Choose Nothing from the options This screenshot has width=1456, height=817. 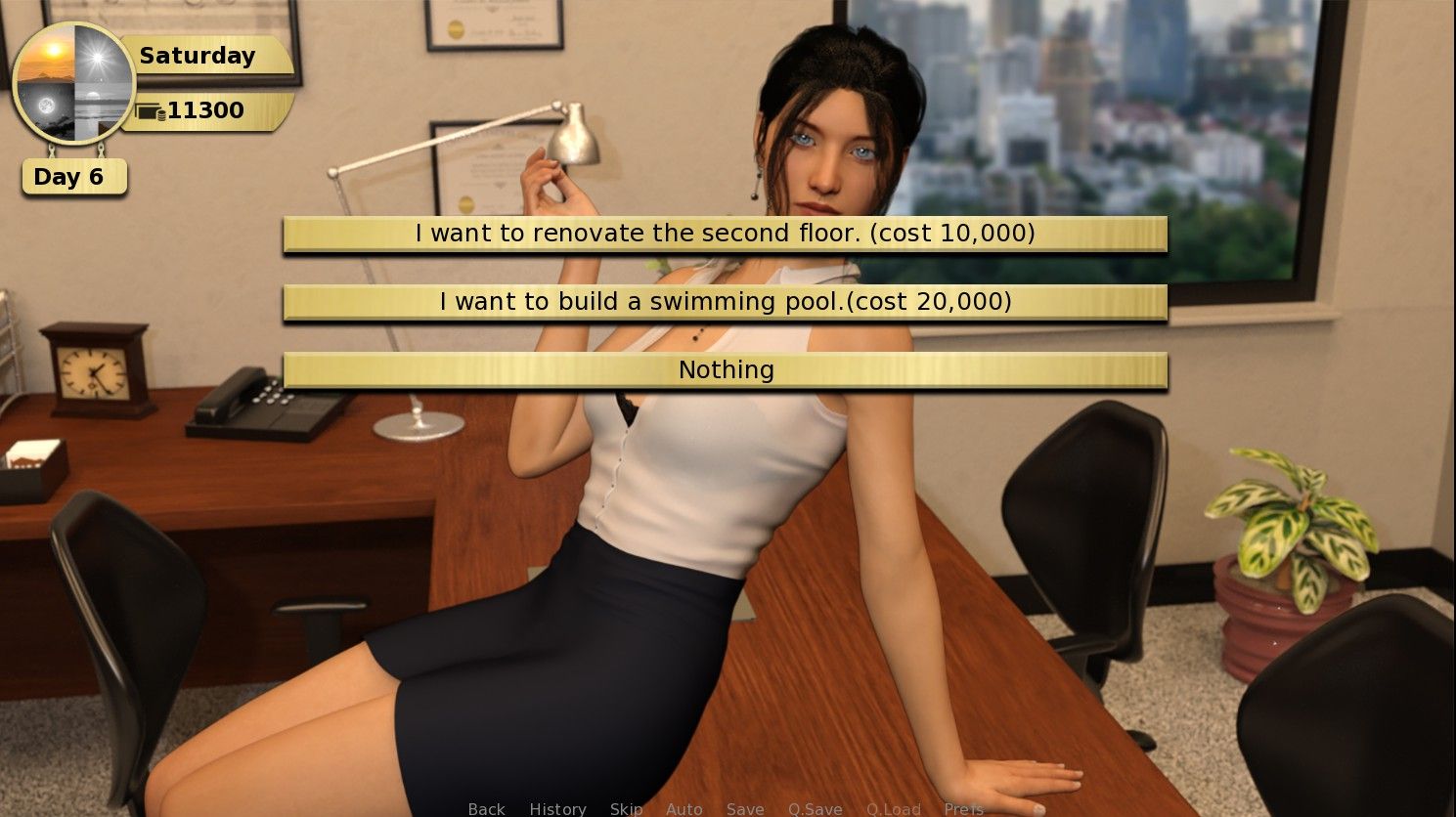click(726, 370)
